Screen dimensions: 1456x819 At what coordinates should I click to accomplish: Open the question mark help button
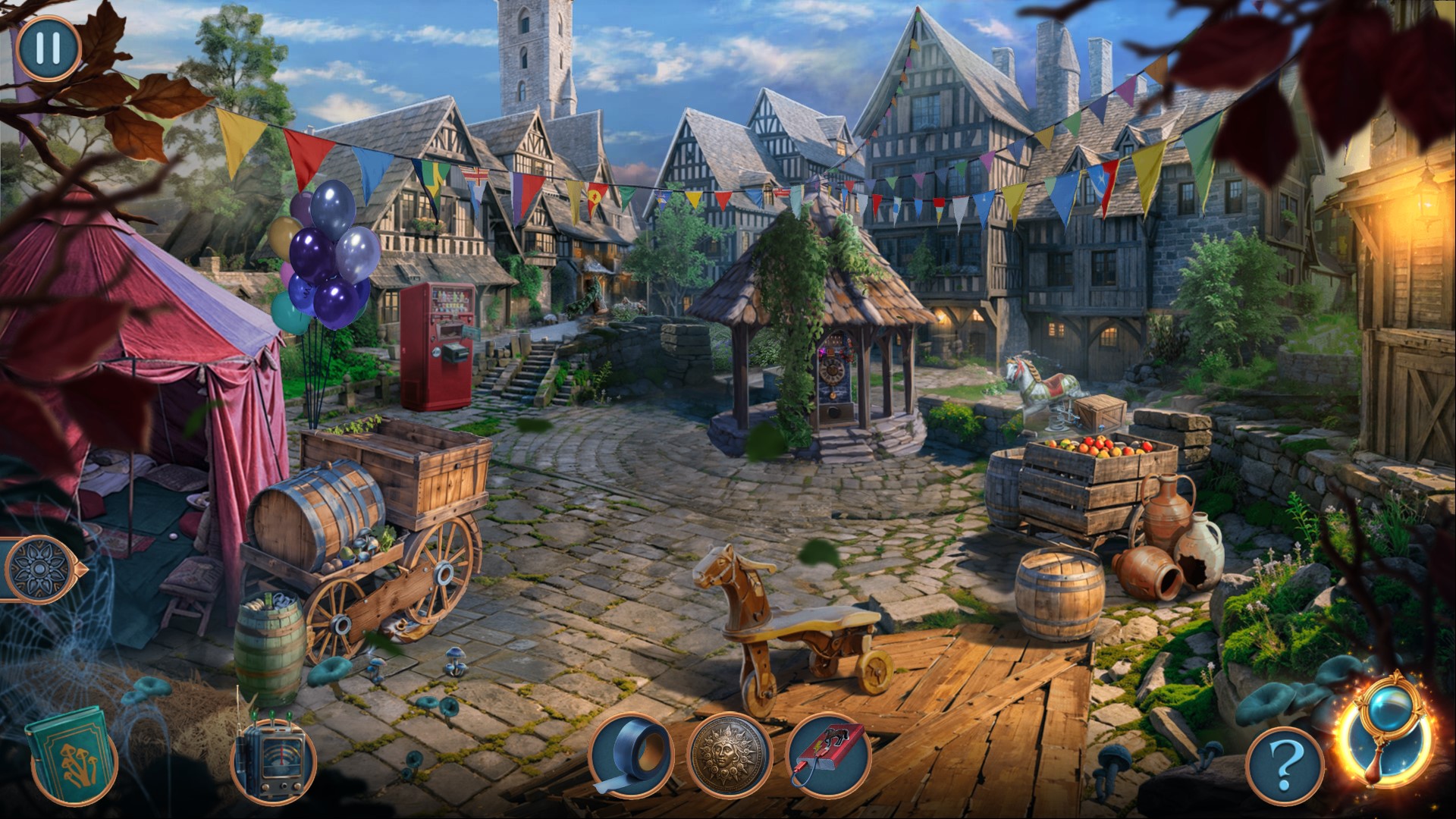[1284, 767]
